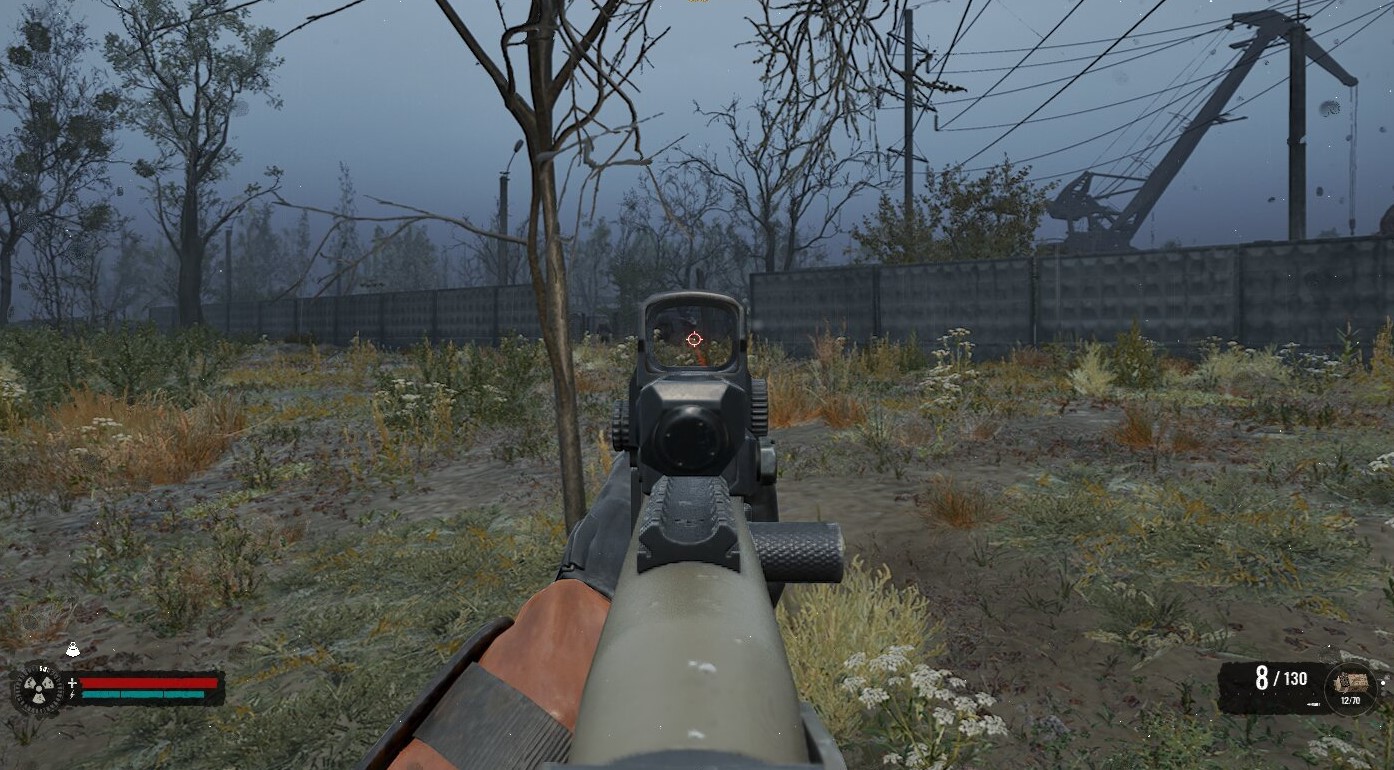Image resolution: width=1394 pixels, height=770 pixels.
Task: Click the radiation trefoil gauge icon
Action: coord(38,689)
